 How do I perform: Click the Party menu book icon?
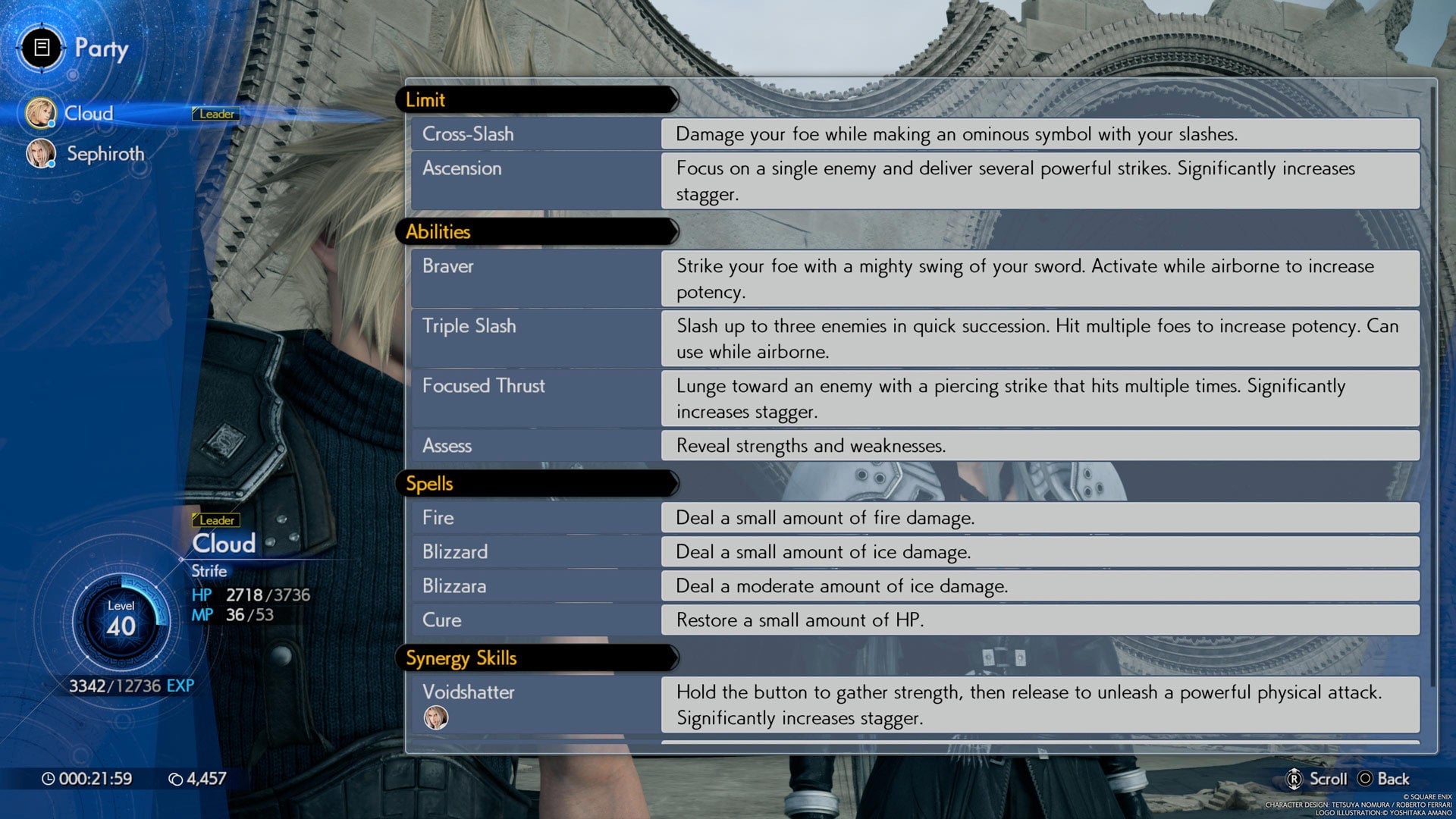pyautogui.click(x=42, y=48)
